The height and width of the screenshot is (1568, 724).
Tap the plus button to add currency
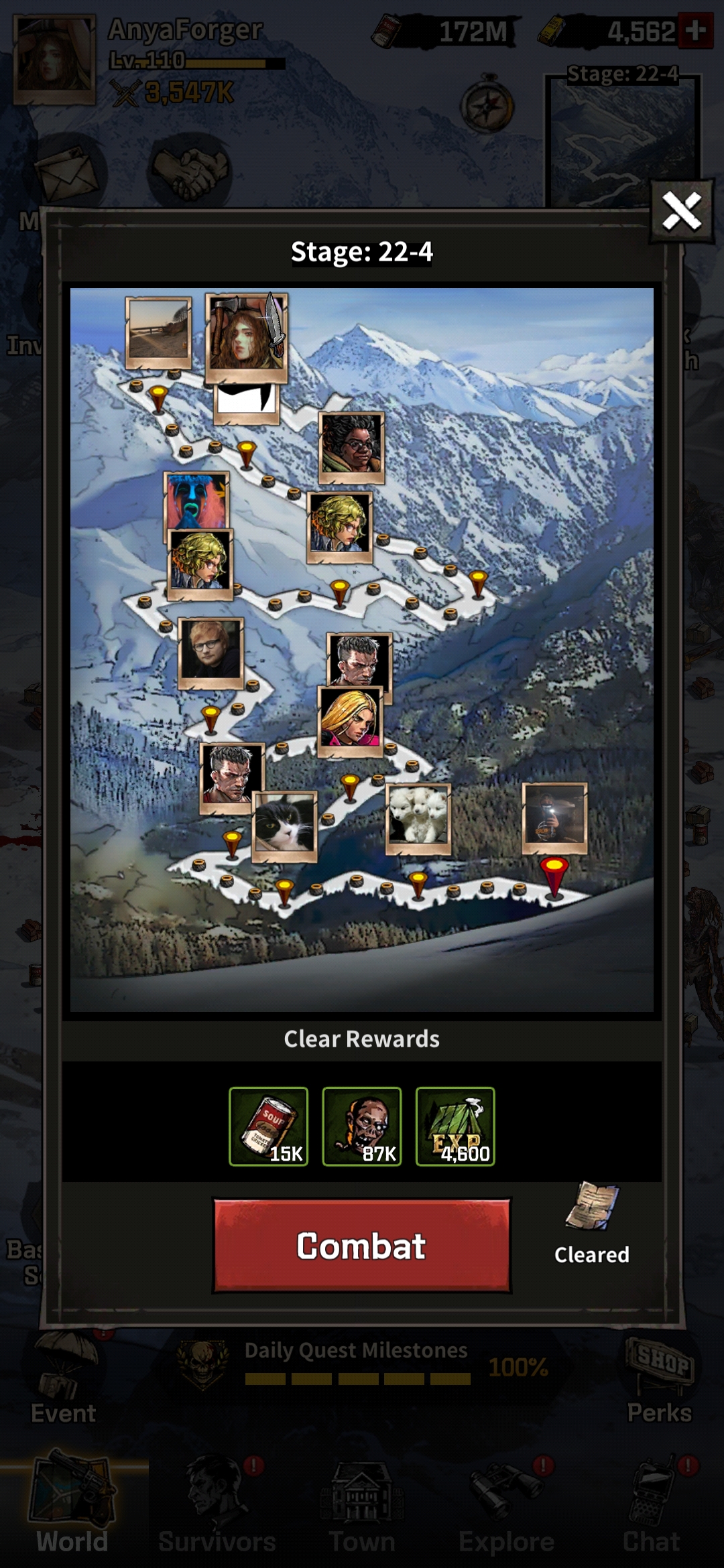(x=695, y=31)
